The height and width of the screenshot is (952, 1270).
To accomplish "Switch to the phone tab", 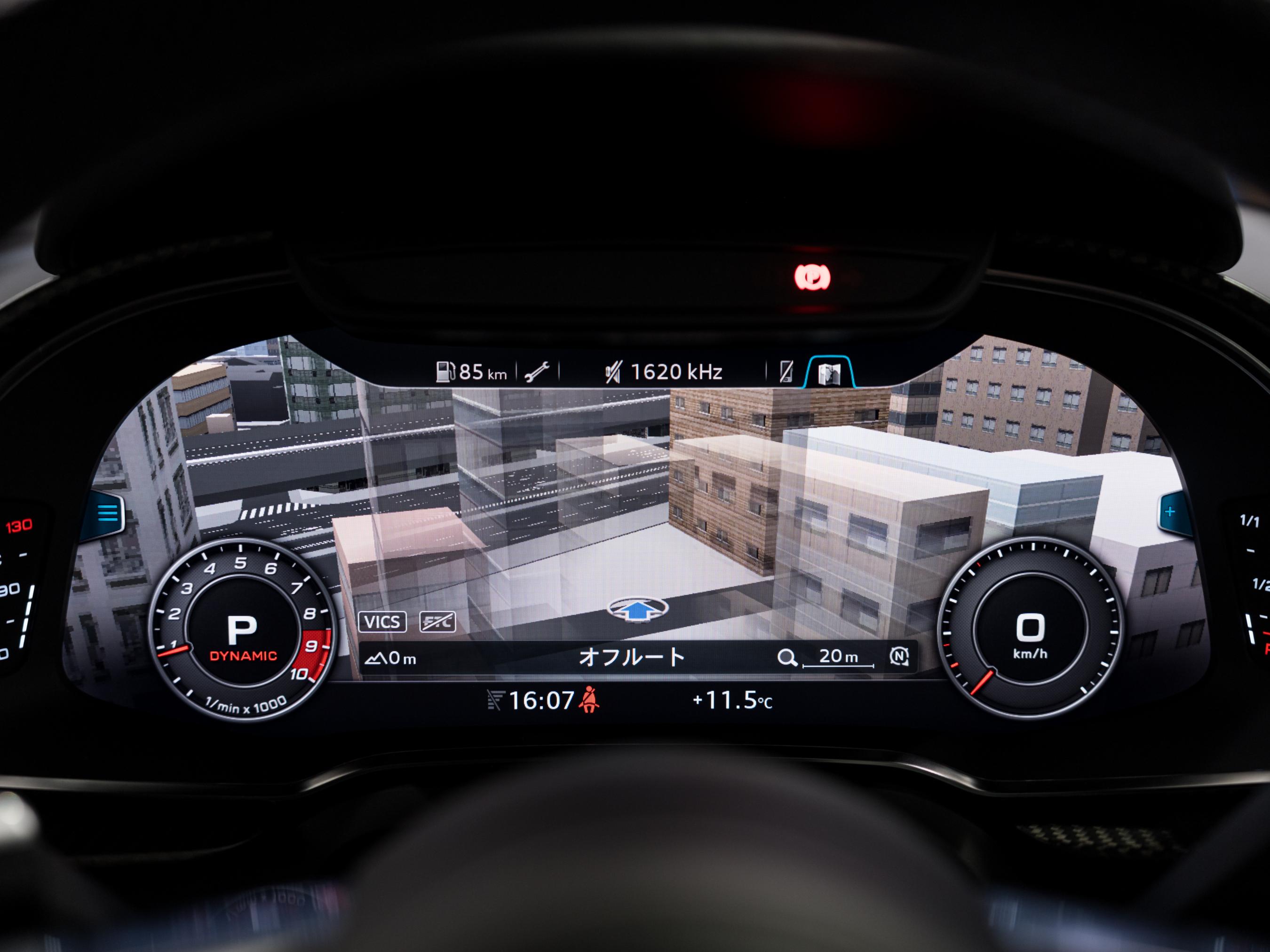I will pos(786,372).
